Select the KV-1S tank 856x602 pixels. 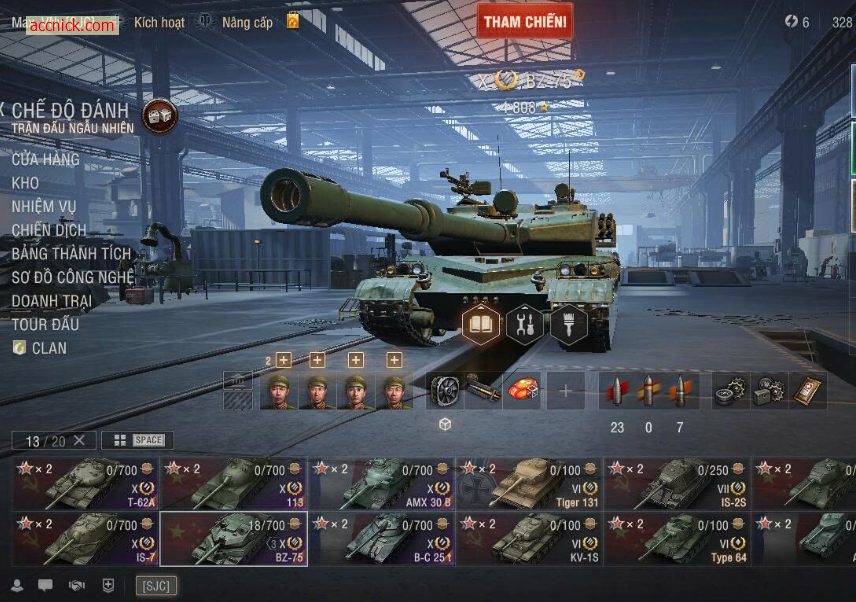coord(529,540)
